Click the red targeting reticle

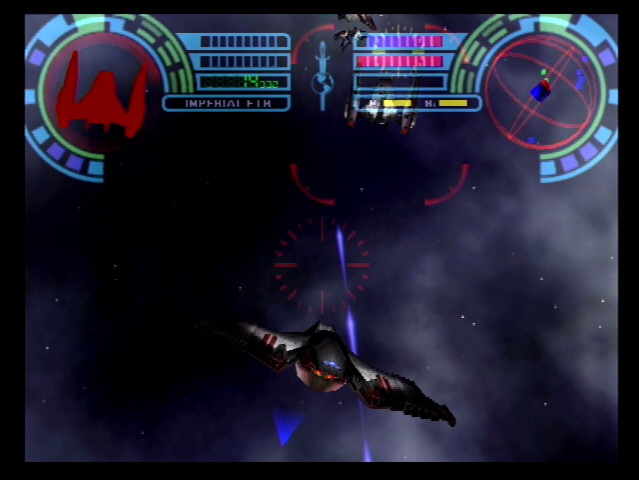[x=321, y=264]
